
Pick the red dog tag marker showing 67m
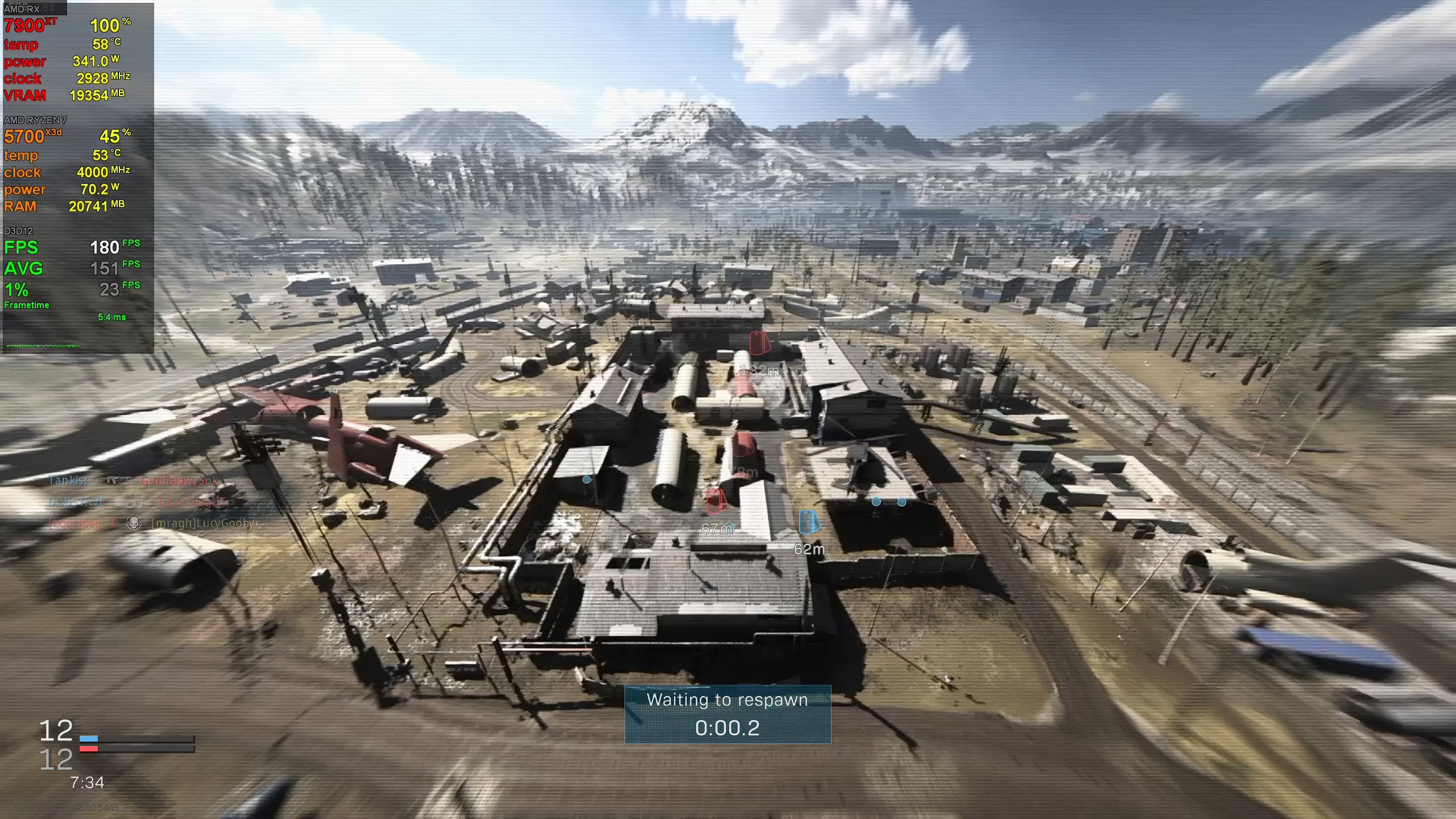pyautogui.click(x=716, y=500)
